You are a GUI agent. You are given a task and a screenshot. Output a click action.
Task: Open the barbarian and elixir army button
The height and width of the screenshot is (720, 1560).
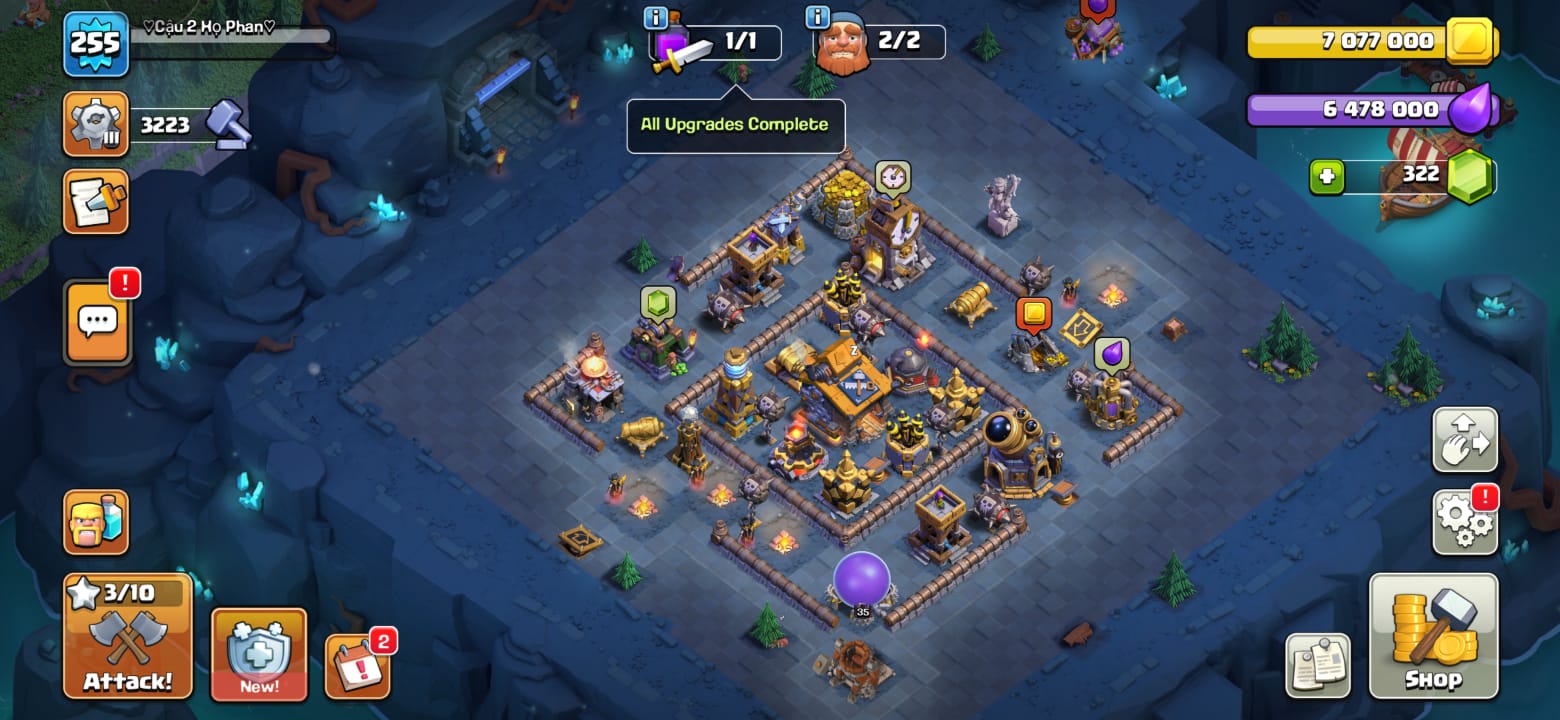[x=96, y=521]
